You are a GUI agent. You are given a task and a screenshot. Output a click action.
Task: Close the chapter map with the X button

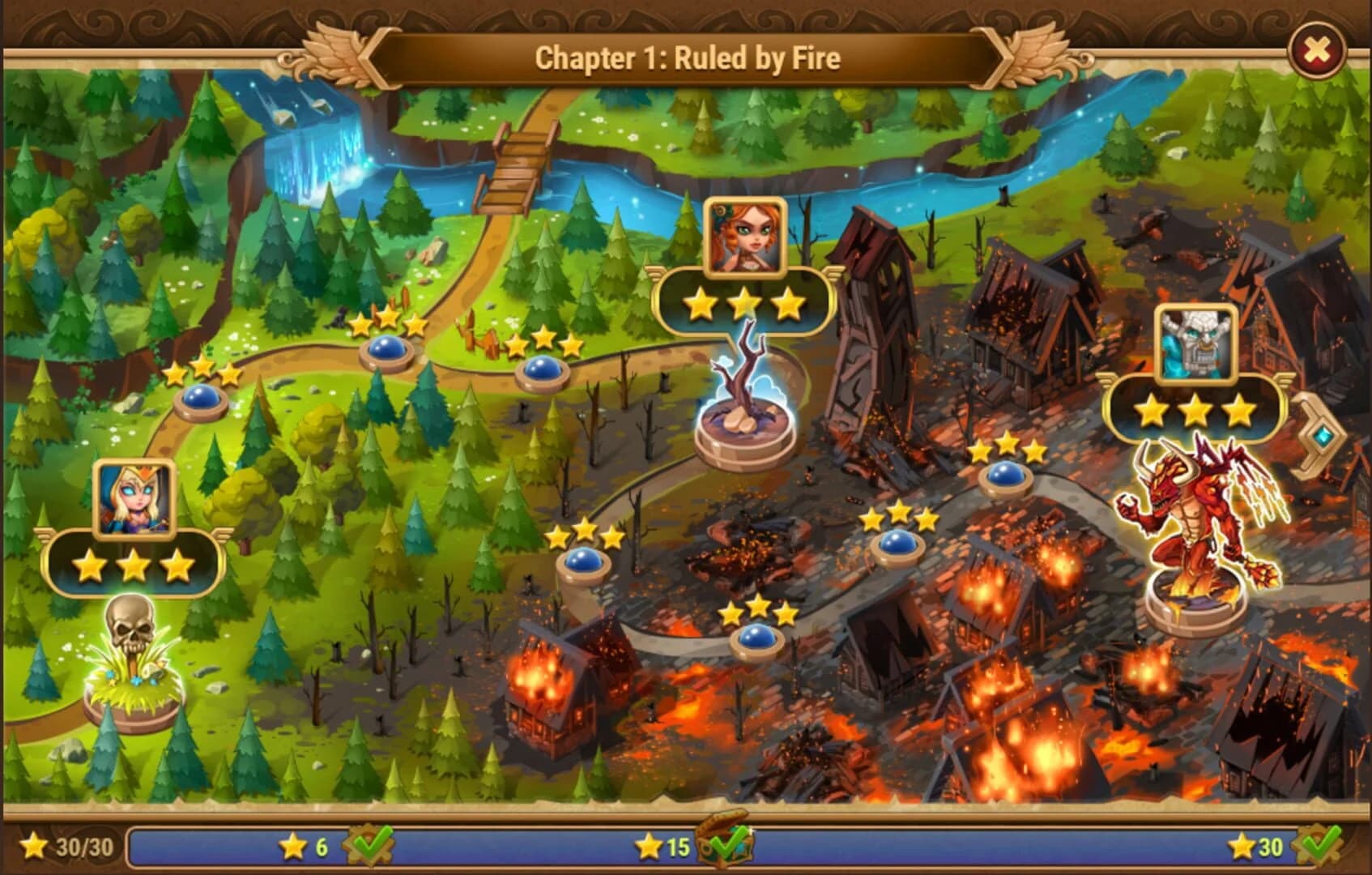point(1319,50)
